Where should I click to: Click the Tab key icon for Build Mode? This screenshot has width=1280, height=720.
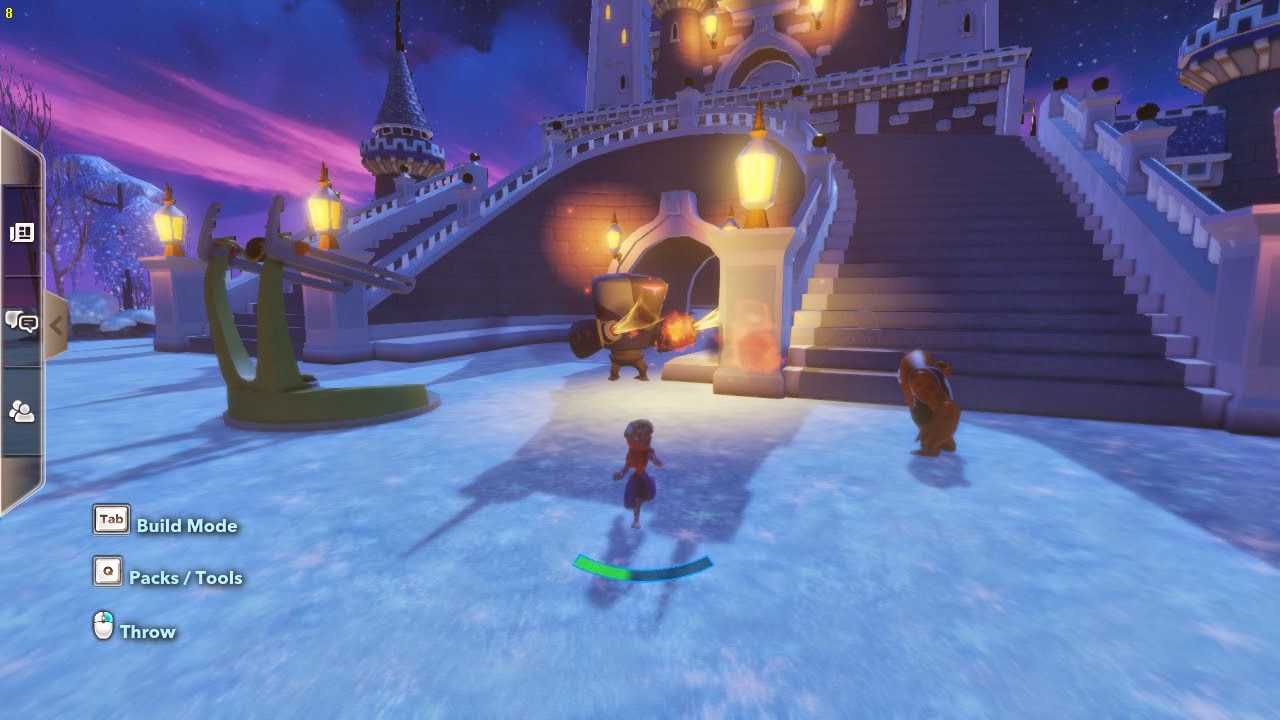(110, 519)
